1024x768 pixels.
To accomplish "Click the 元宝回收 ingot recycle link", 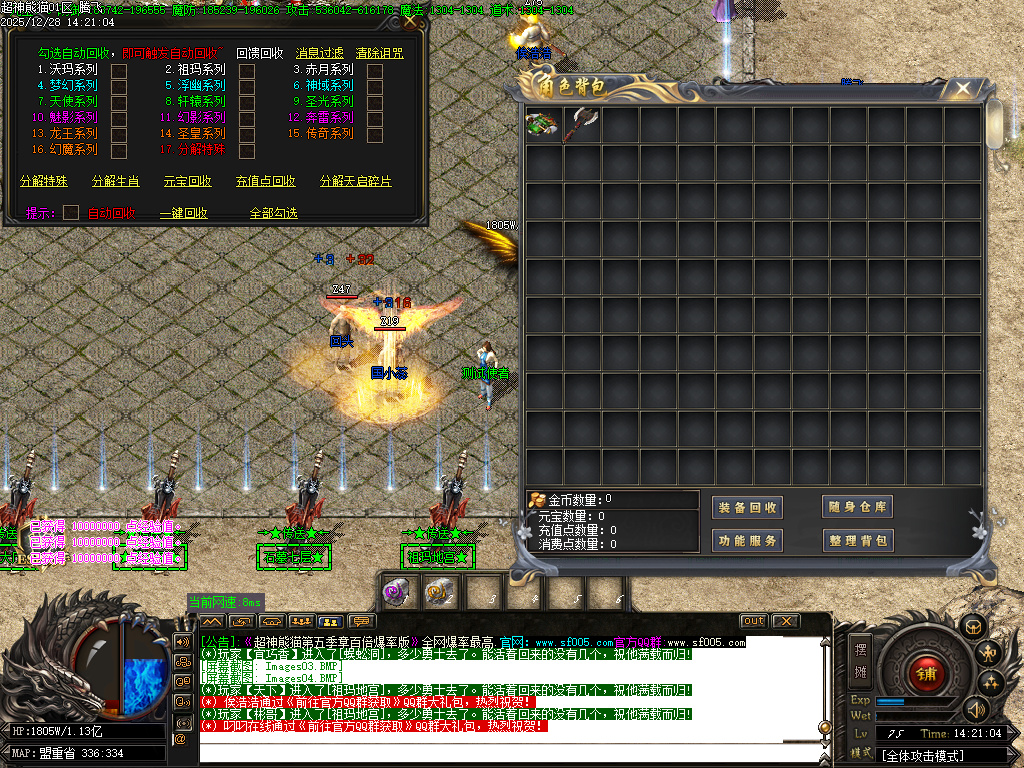I will (188, 182).
